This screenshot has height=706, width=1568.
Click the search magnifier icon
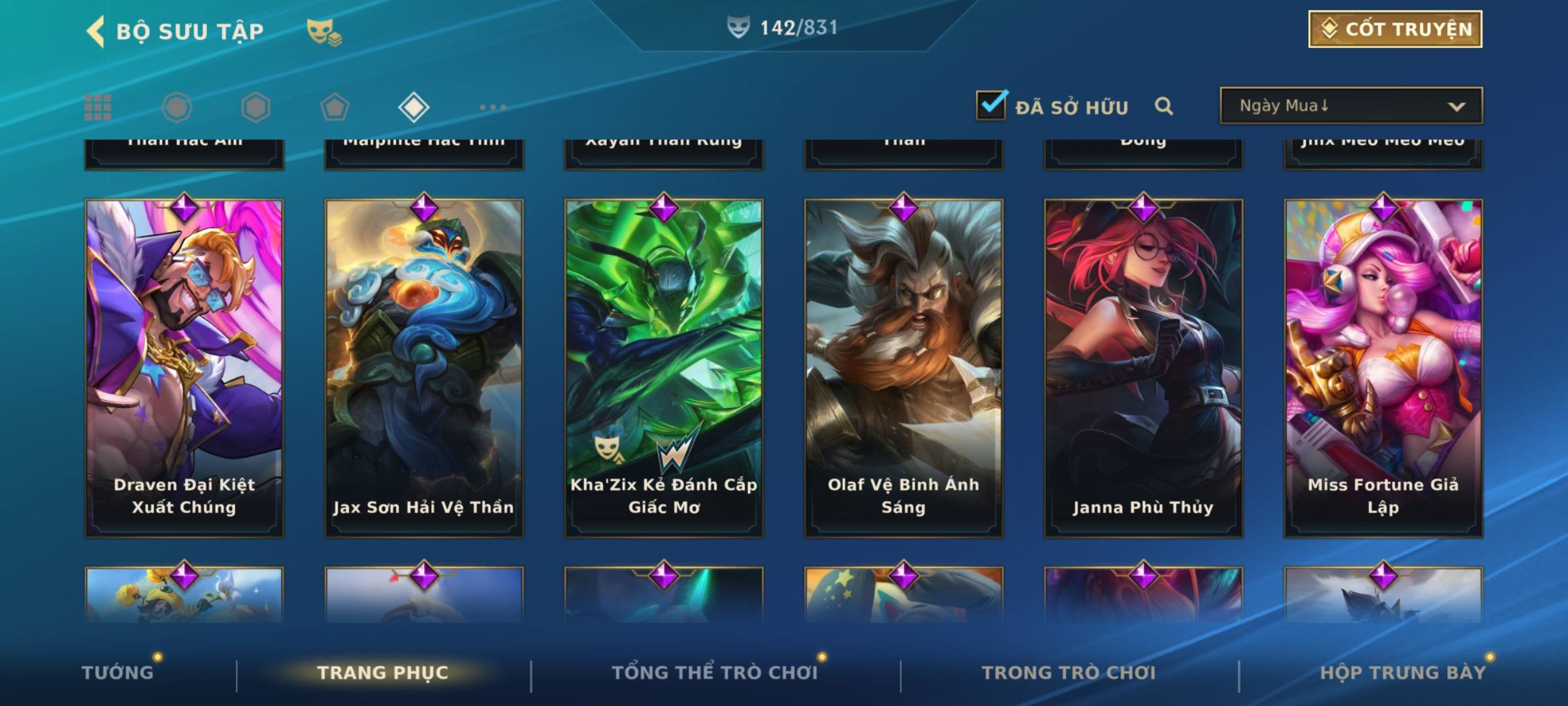coord(1164,106)
